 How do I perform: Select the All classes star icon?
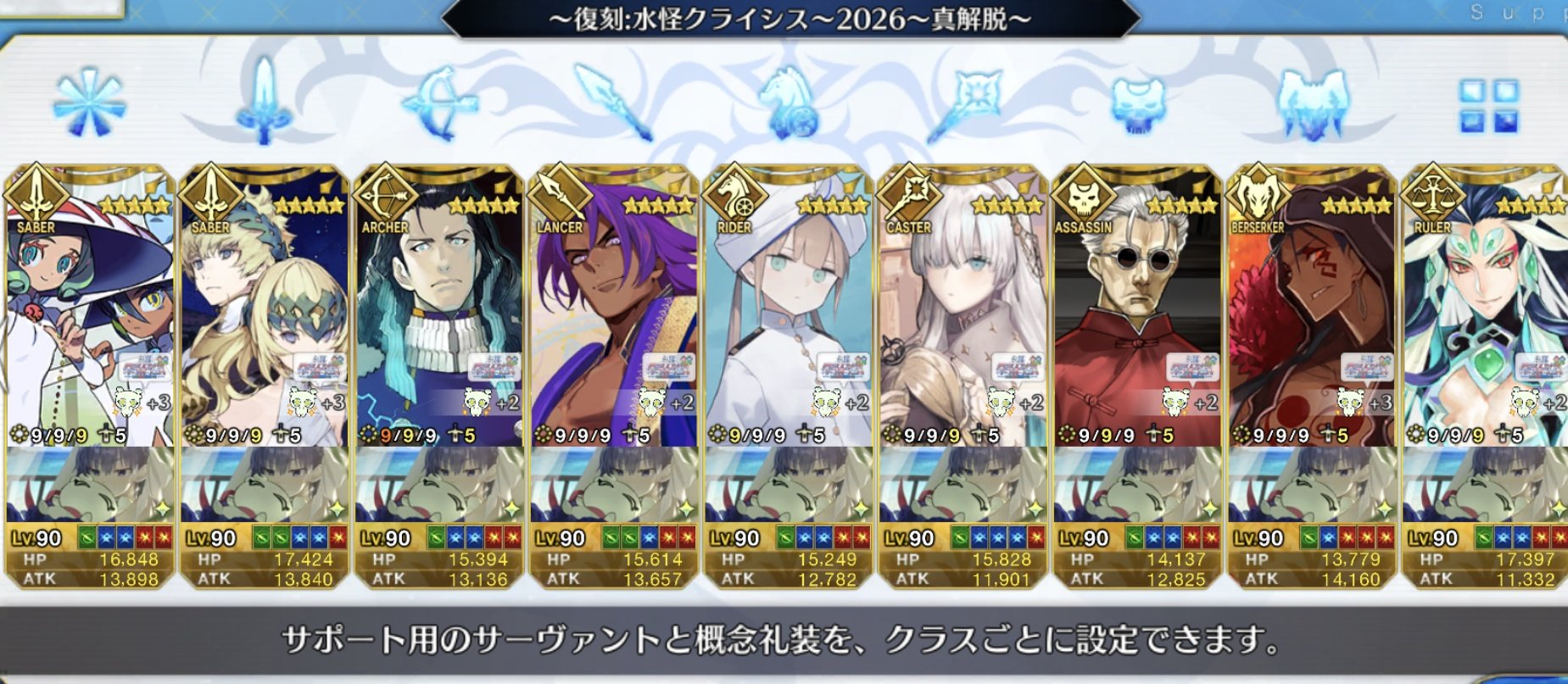coord(89,105)
